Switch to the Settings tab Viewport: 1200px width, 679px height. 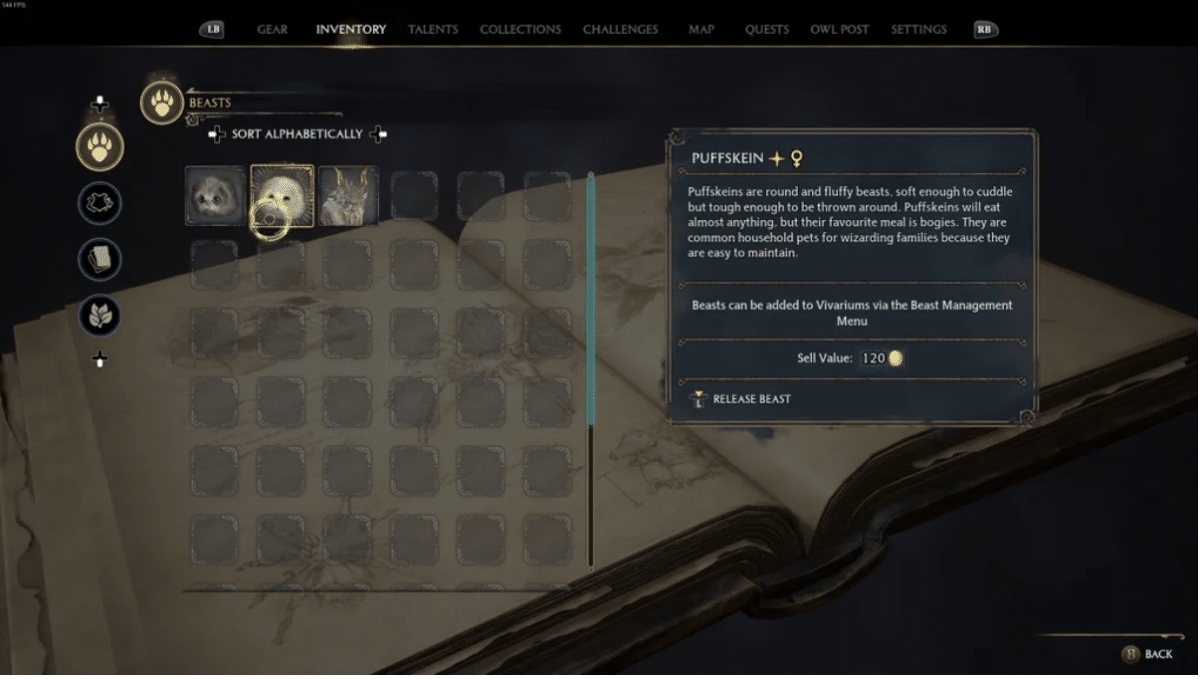click(x=918, y=29)
